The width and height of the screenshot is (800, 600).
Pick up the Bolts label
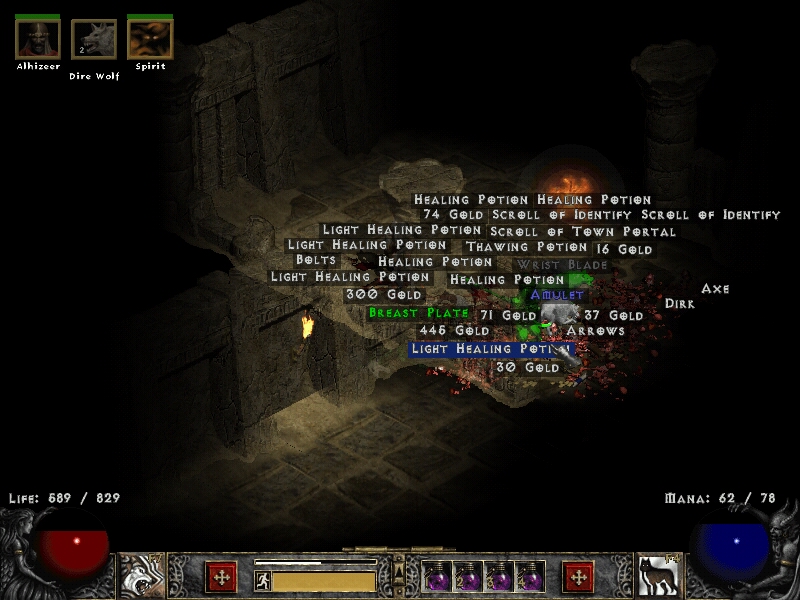315,261
